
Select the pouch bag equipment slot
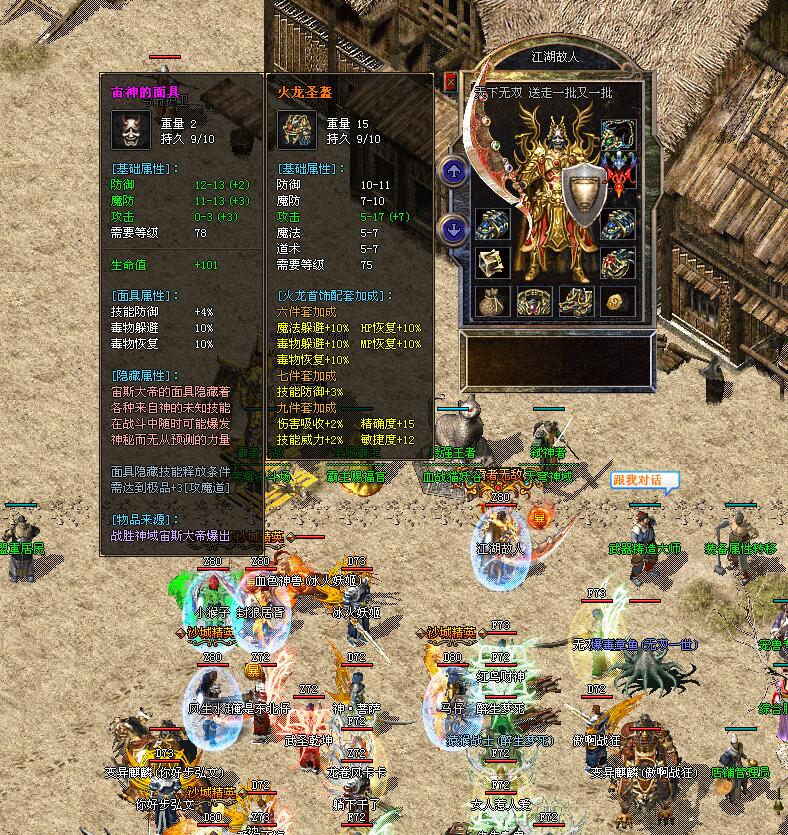492,299
